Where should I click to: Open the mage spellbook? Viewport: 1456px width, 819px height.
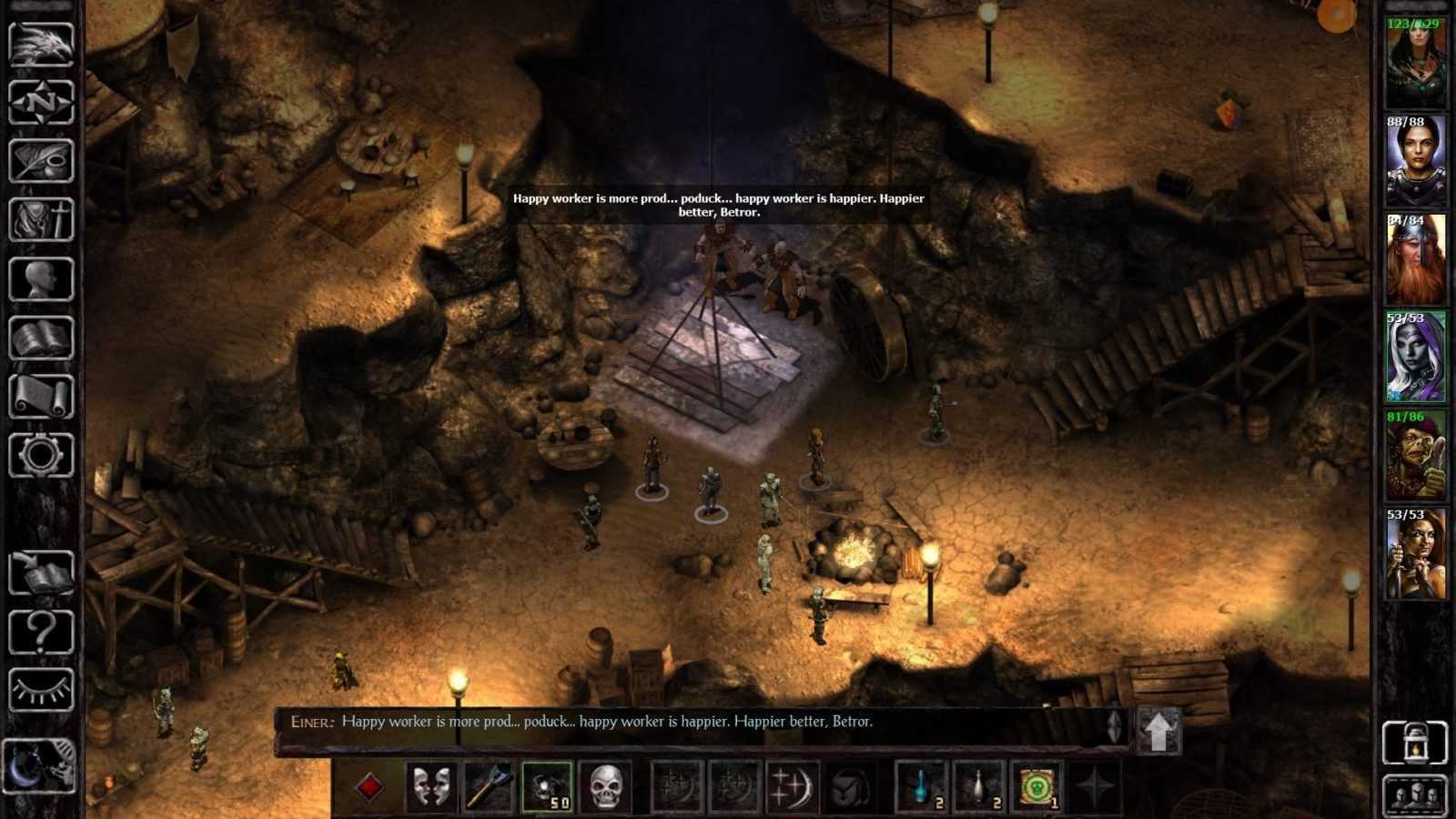coord(41,339)
